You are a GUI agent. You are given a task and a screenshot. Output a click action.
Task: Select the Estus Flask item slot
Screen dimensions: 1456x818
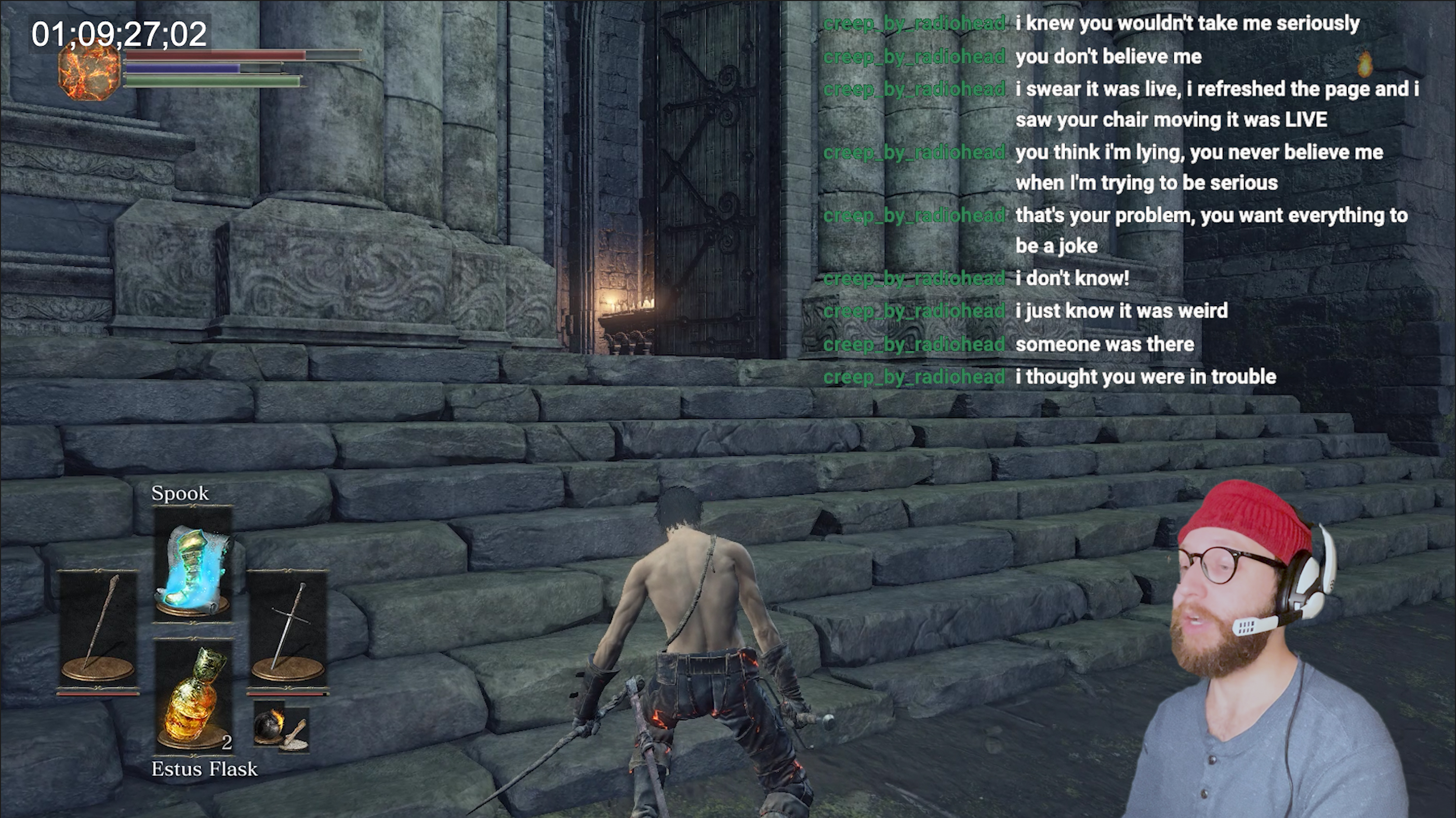tap(193, 697)
